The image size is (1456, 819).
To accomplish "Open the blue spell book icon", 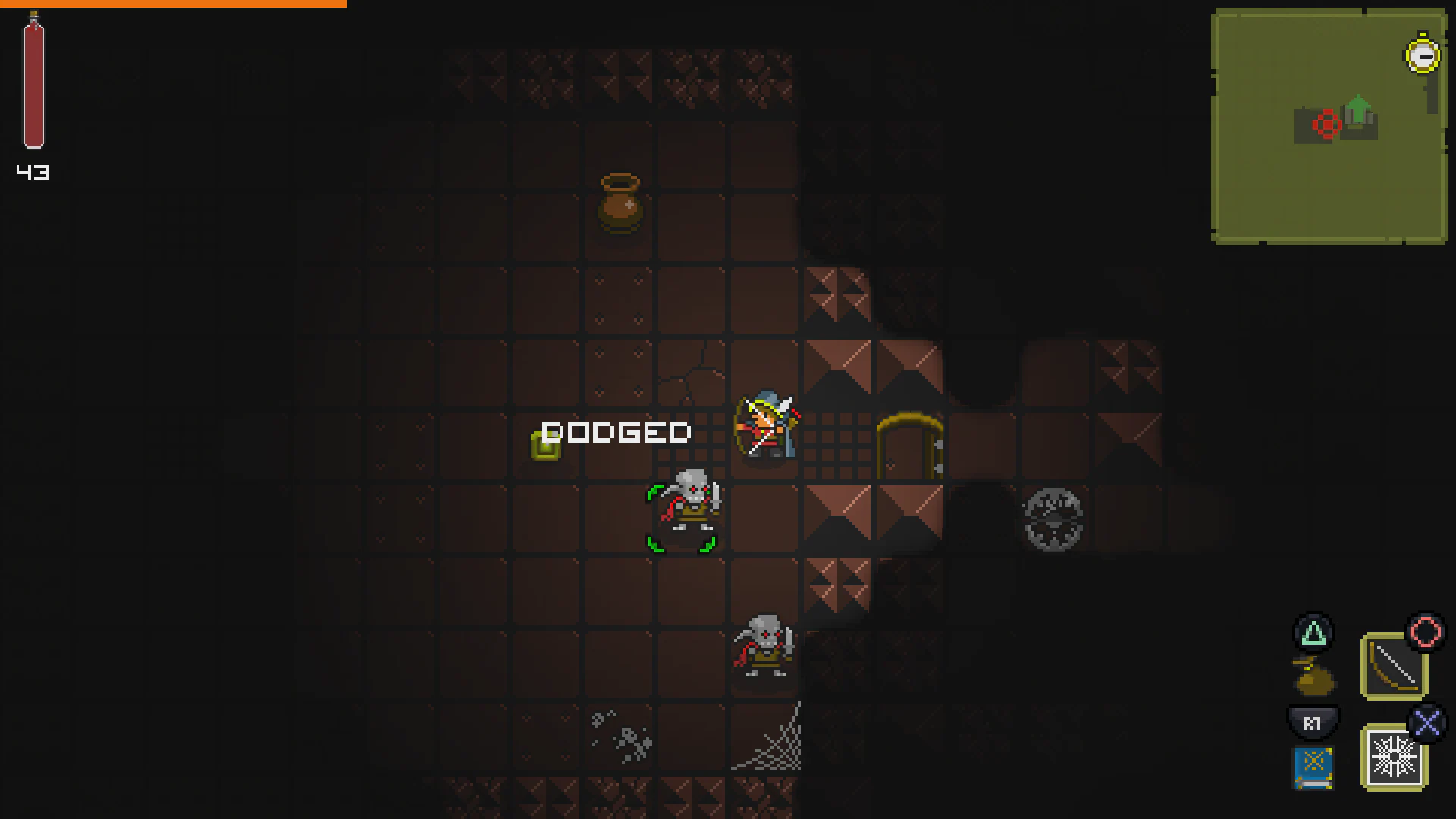I will 1314,767.
